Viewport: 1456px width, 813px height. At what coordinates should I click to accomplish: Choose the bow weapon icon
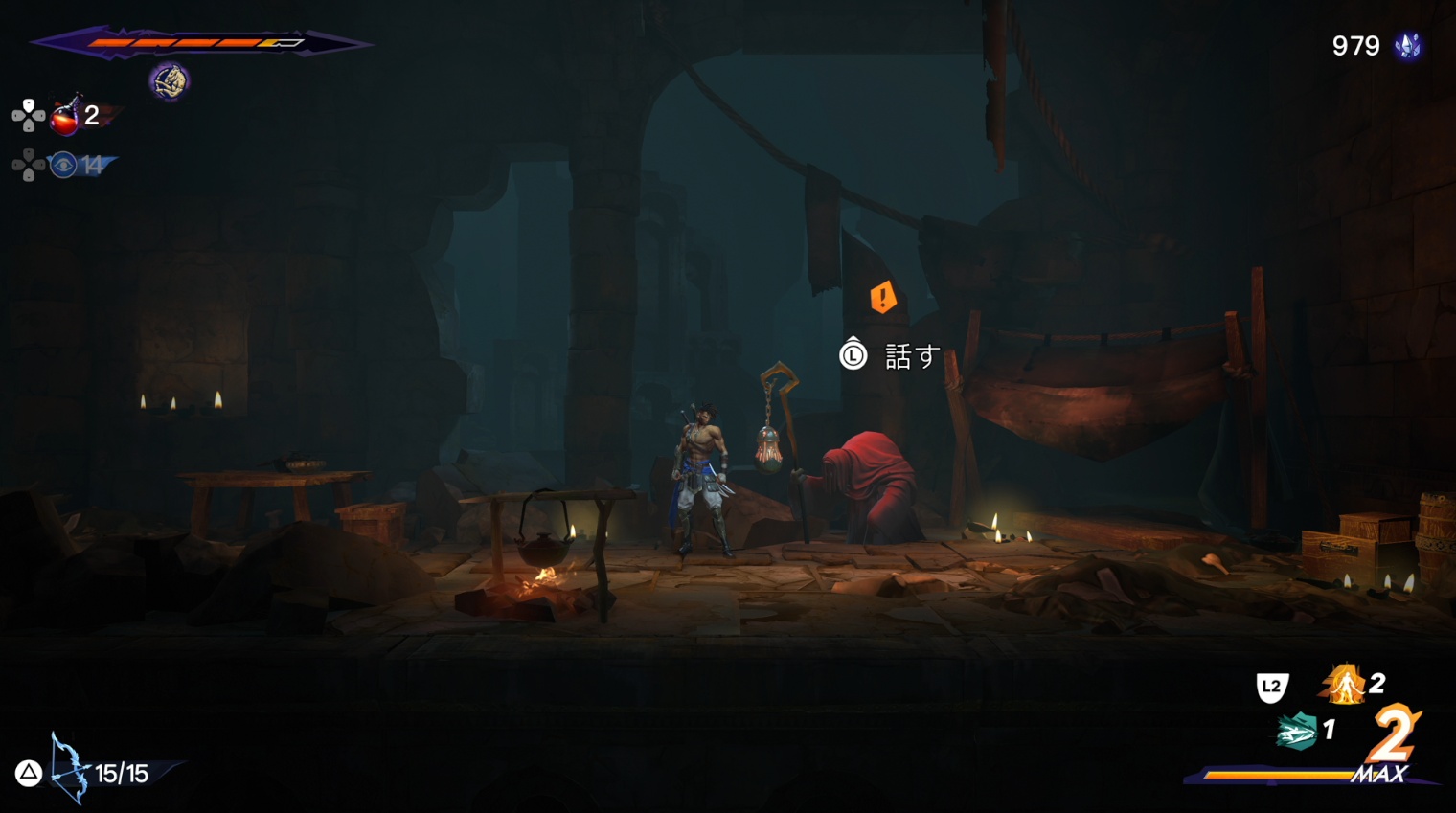[x=67, y=768]
